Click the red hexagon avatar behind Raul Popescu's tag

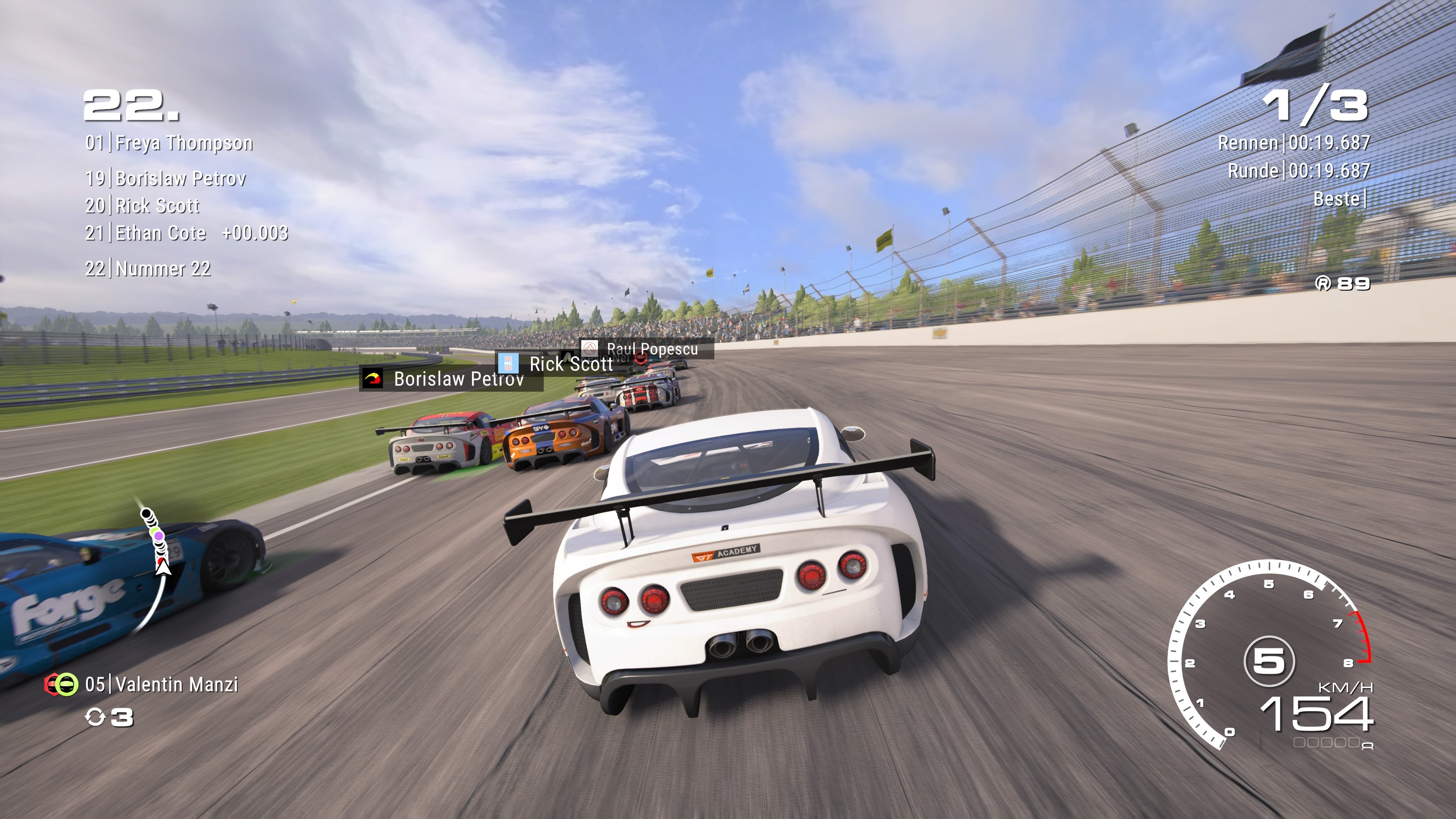641,358
